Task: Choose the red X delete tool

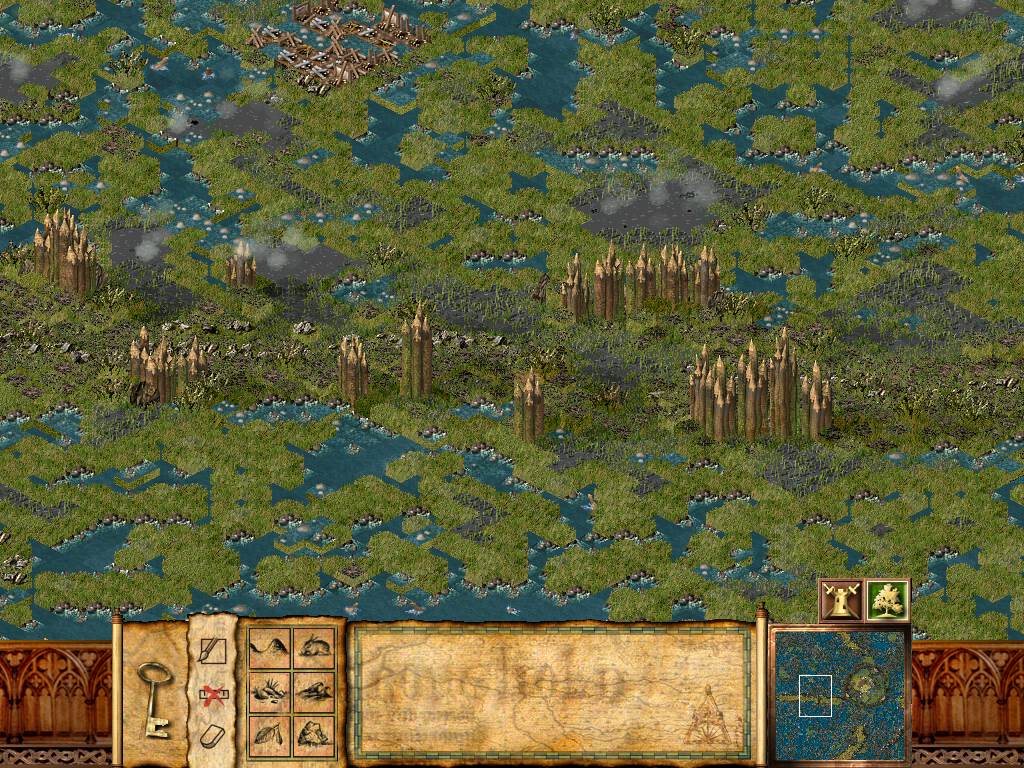Action: pyautogui.click(x=212, y=694)
